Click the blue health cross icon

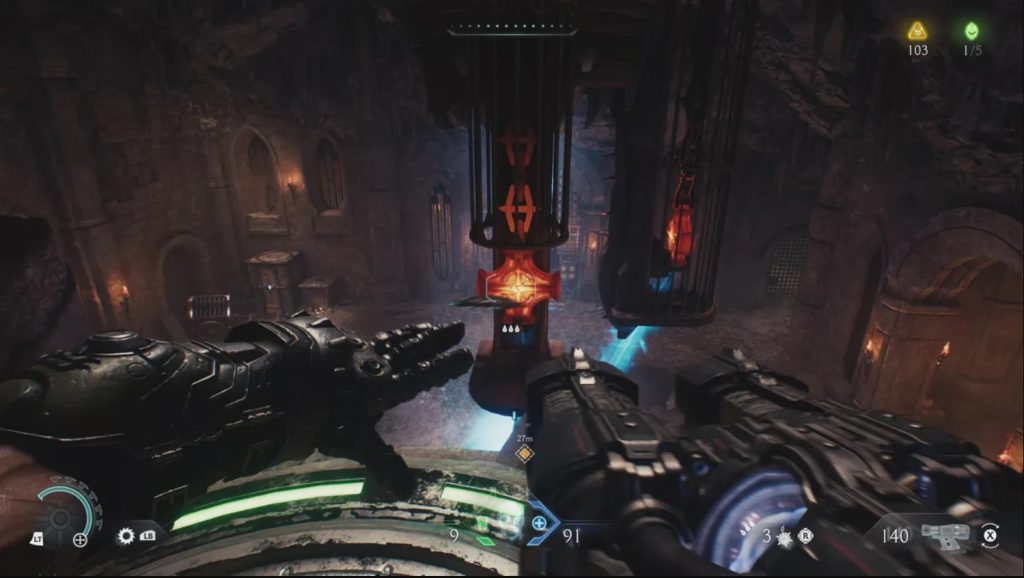click(x=540, y=522)
